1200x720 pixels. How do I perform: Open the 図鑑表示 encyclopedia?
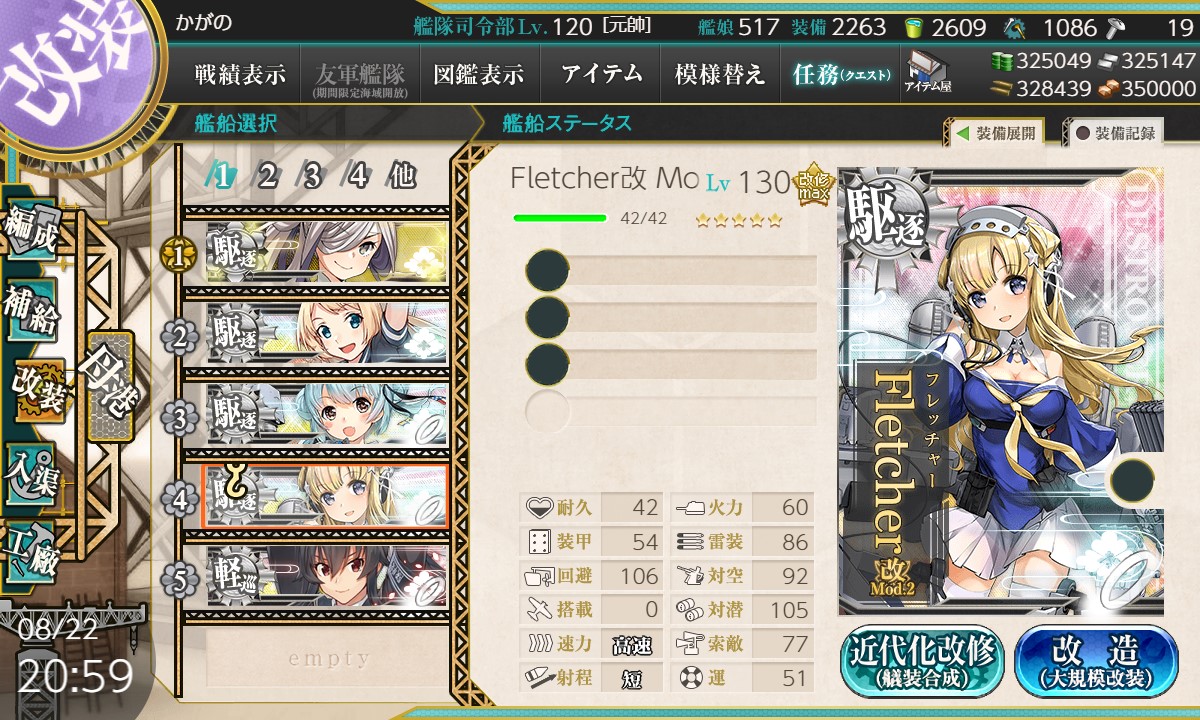coord(478,74)
